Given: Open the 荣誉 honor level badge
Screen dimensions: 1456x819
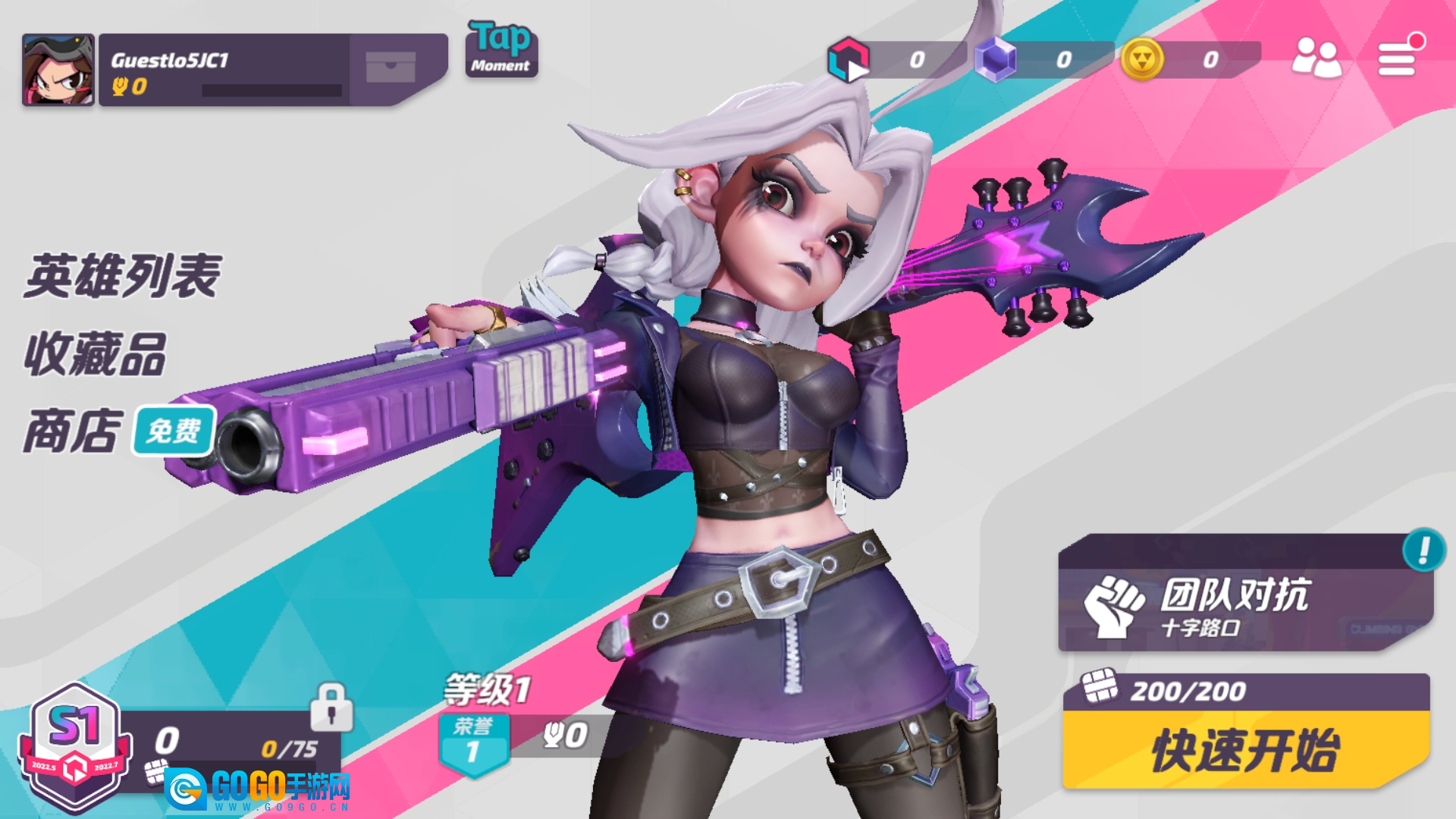Looking at the screenshot, I should [473, 743].
